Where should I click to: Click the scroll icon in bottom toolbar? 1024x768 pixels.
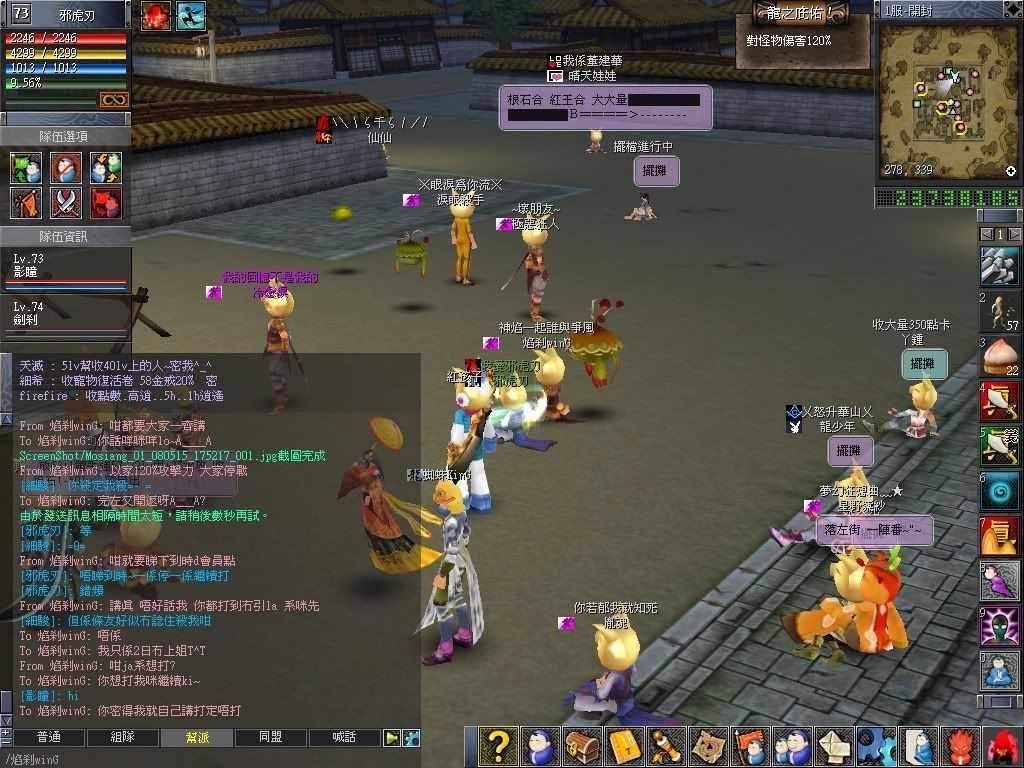tap(664, 746)
